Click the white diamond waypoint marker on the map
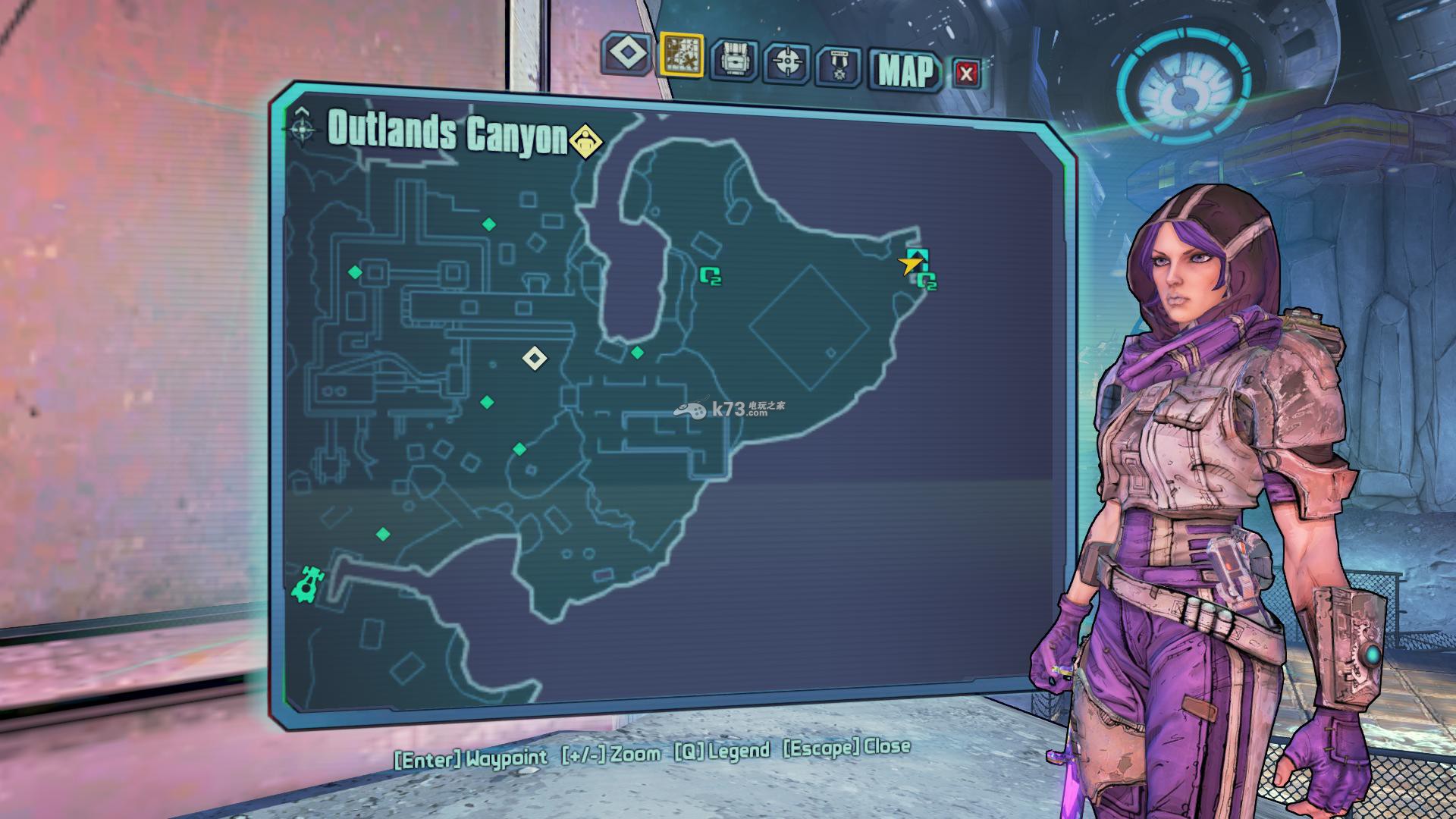The height and width of the screenshot is (819, 1456). click(x=535, y=357)
